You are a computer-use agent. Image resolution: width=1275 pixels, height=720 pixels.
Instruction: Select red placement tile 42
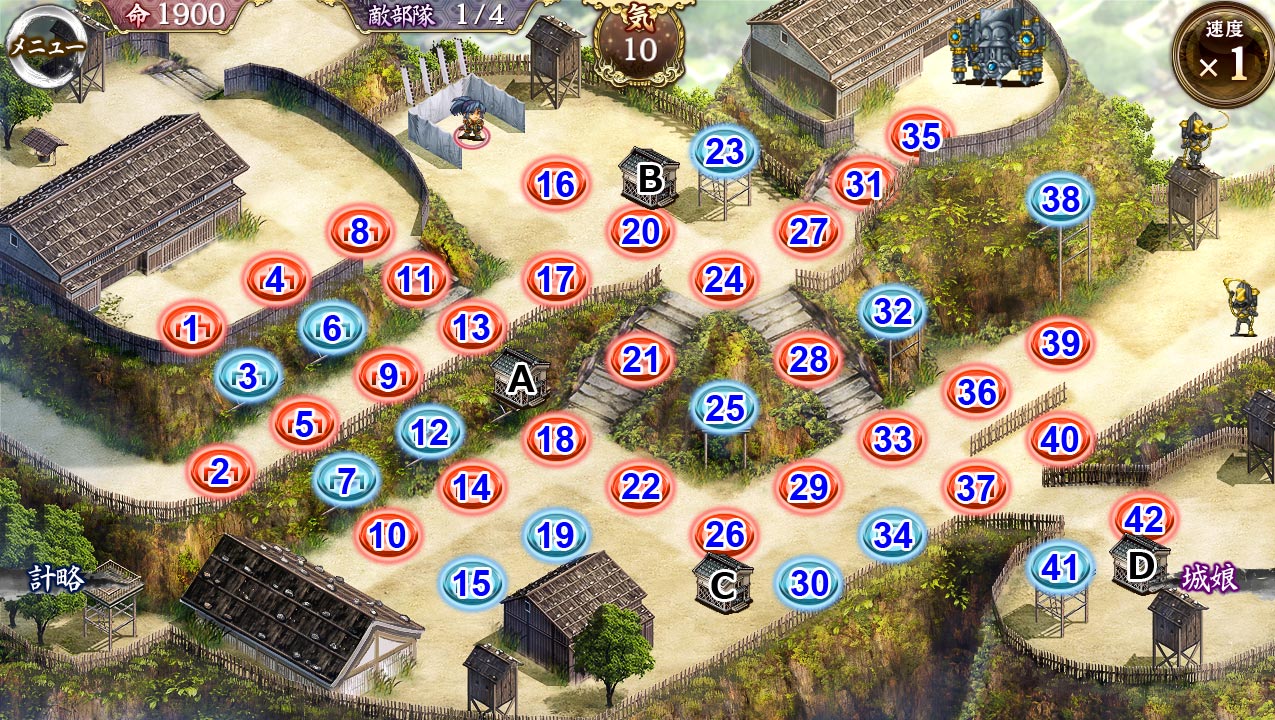(1144, 520)
